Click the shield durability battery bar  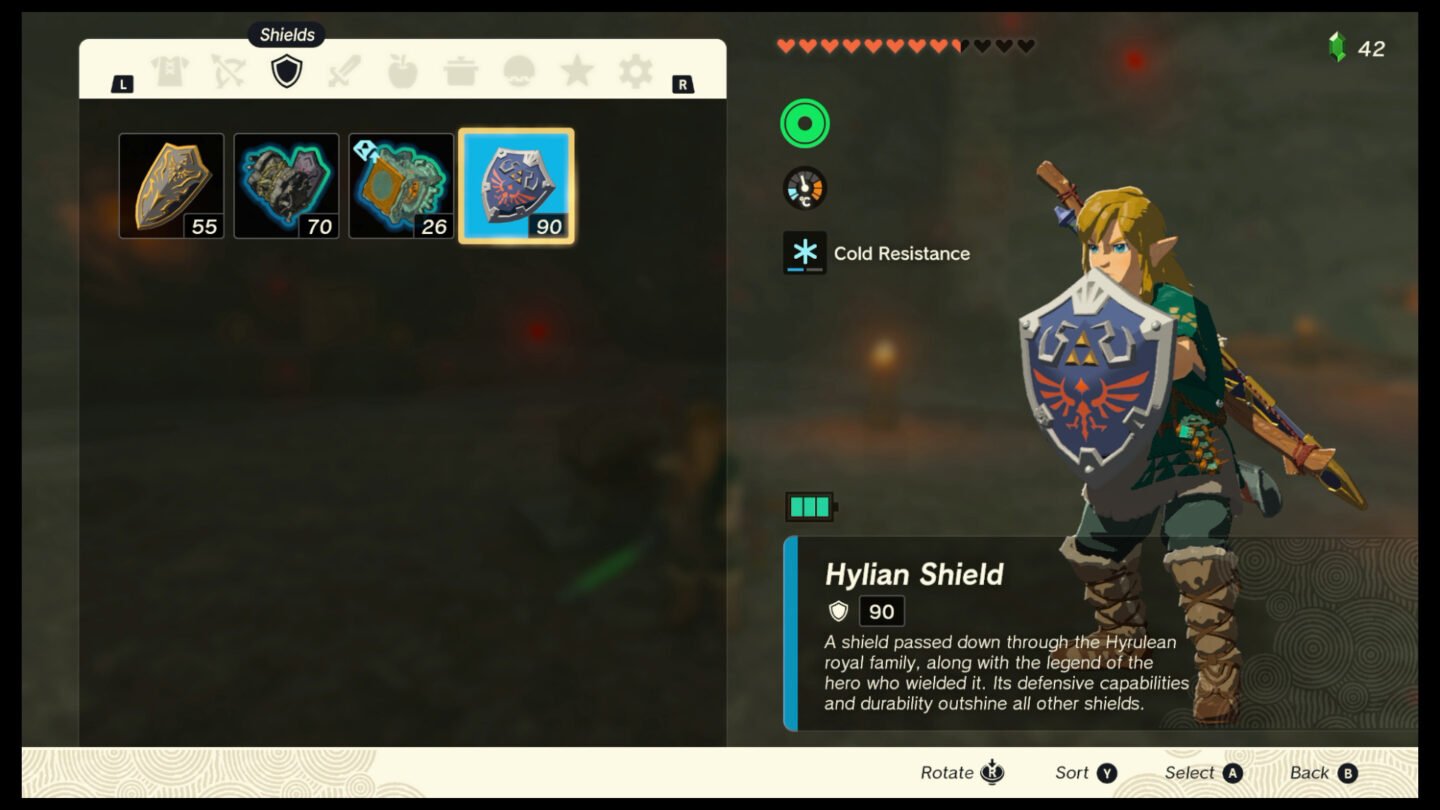coord(808,507)
